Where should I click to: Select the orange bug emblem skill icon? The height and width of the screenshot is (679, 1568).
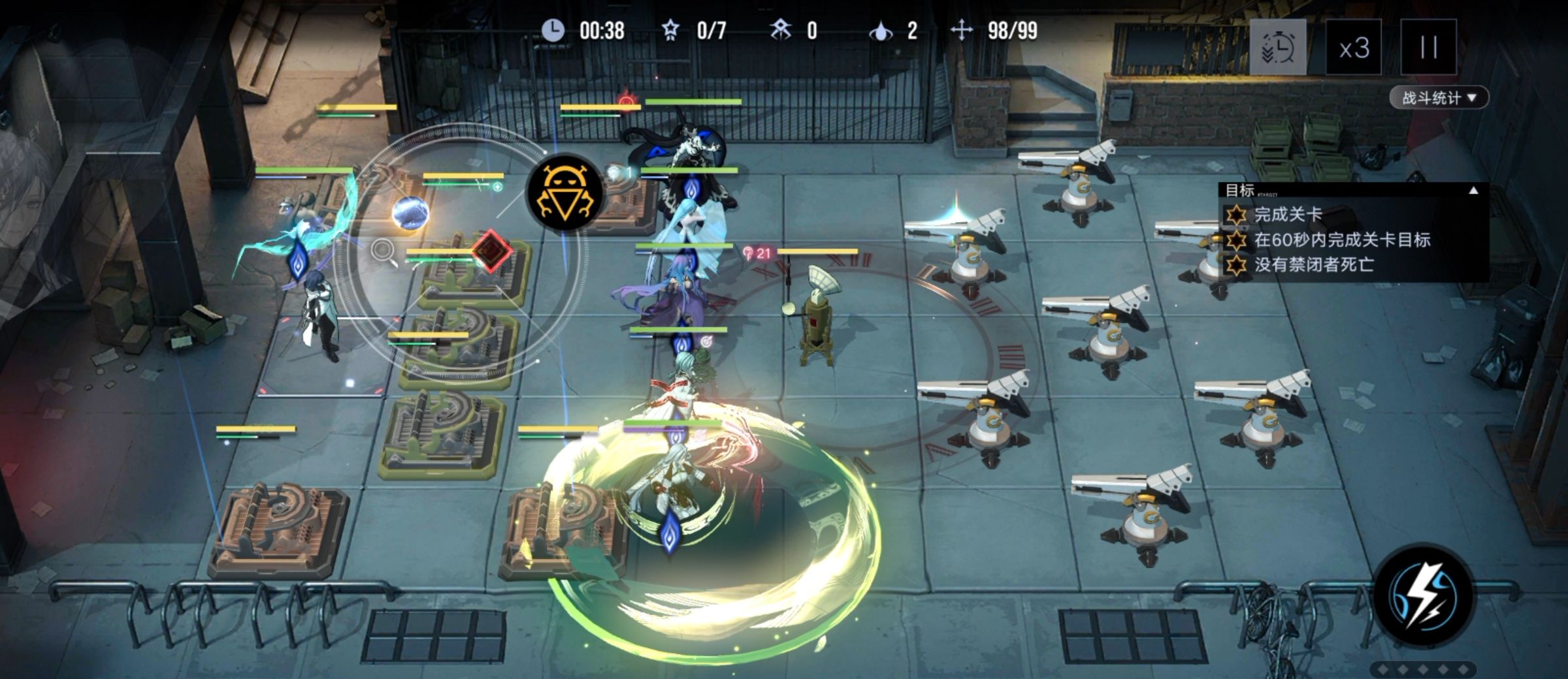click(564, 192)
